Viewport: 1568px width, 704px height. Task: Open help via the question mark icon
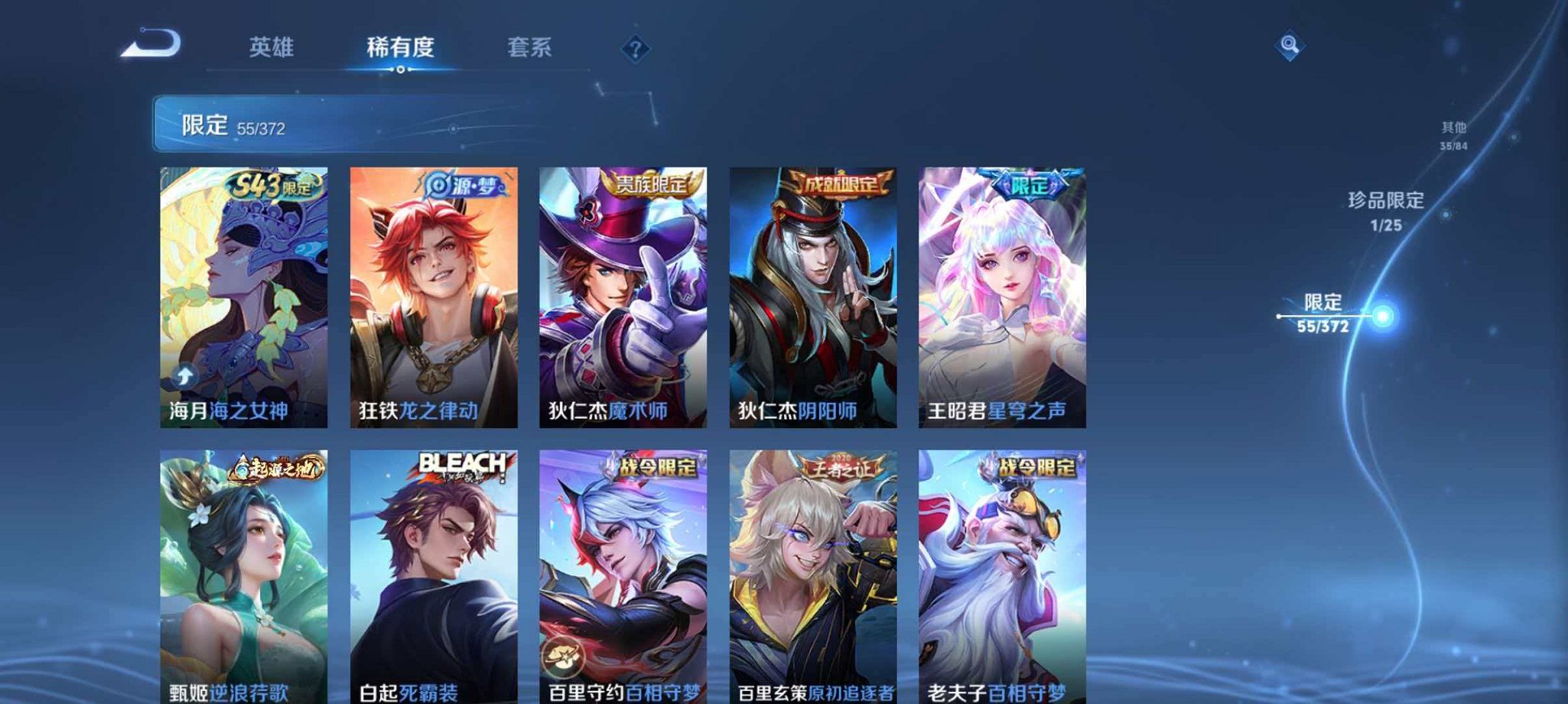[635, 49]
